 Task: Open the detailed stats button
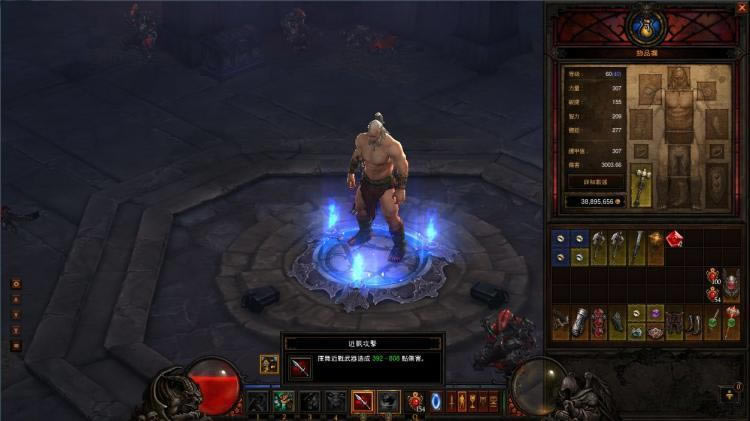click(597, 182)
